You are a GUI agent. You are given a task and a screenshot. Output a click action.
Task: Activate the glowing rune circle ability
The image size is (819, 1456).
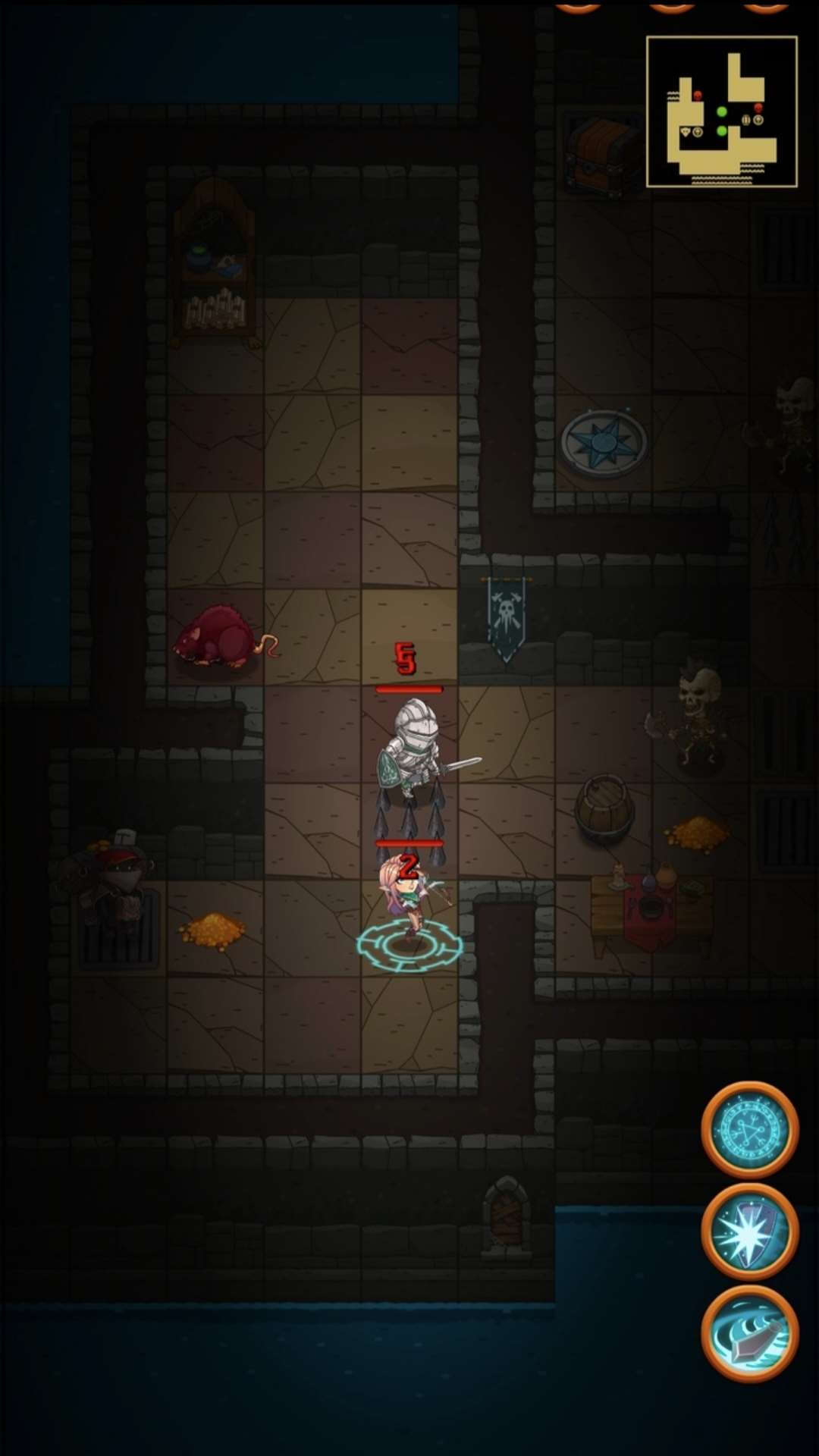[749, 1130]
